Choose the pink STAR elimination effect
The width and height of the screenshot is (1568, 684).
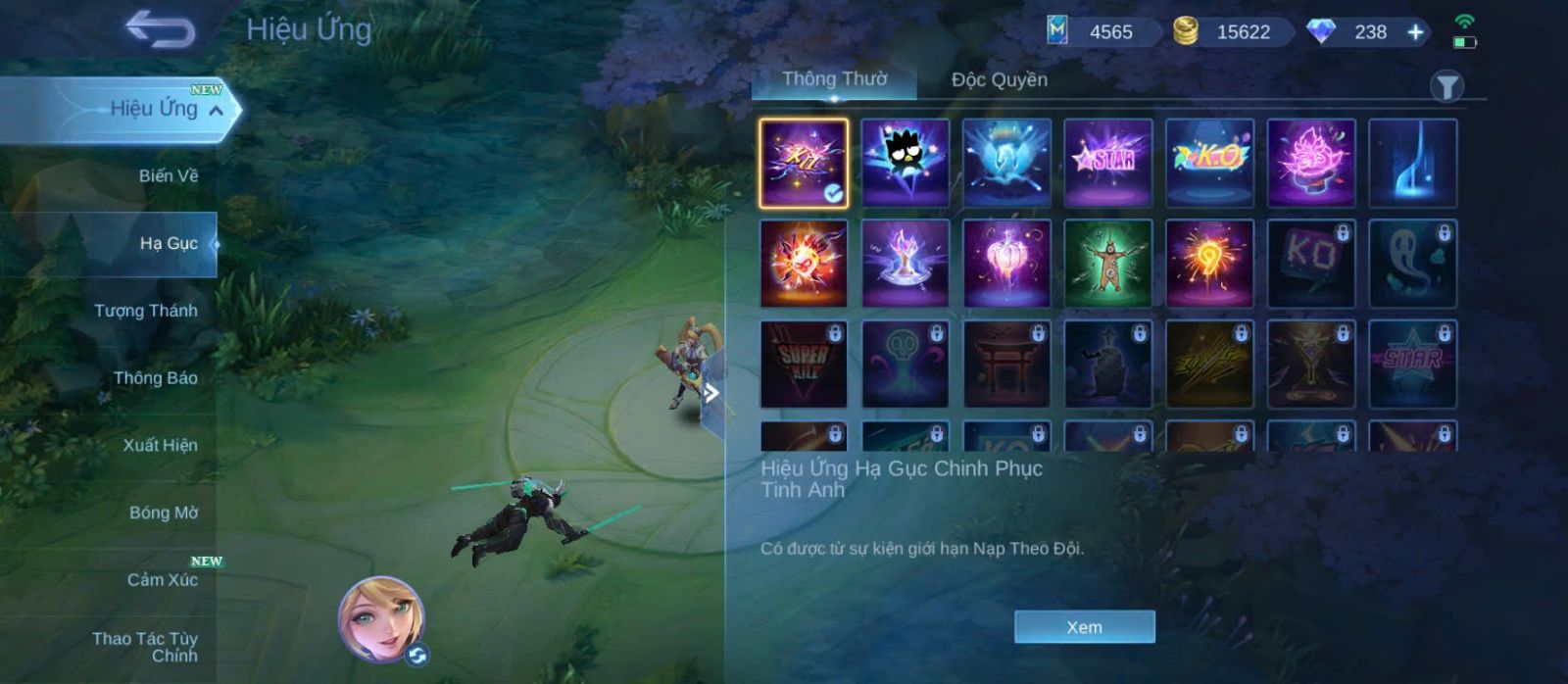1107,163
